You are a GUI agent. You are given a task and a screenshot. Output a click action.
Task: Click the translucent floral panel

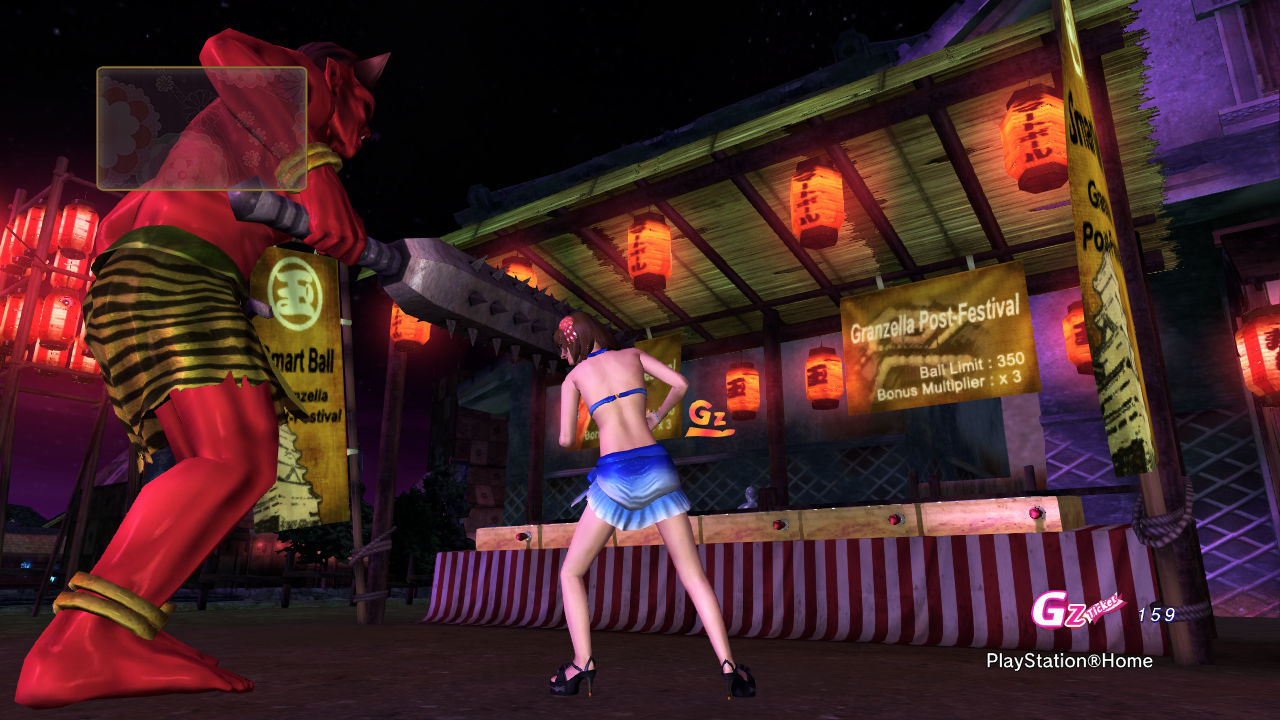pos(201,128)
